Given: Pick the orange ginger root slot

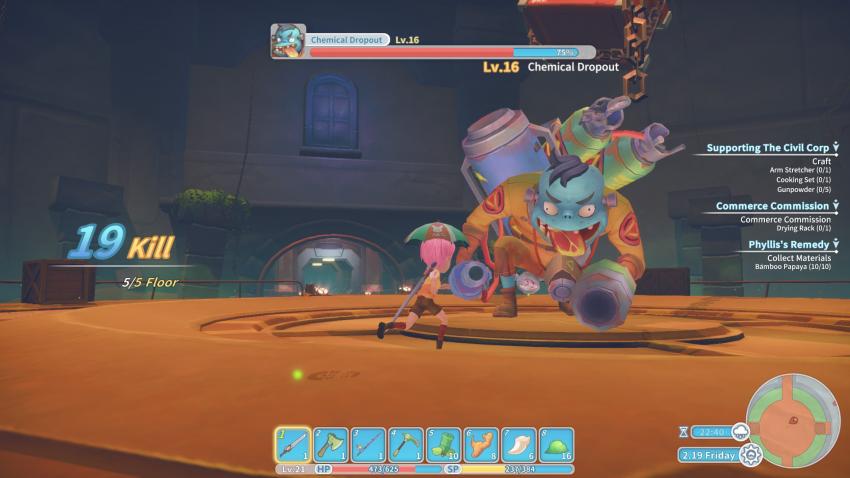Looking at the screenshot, I should click(481, 444).
